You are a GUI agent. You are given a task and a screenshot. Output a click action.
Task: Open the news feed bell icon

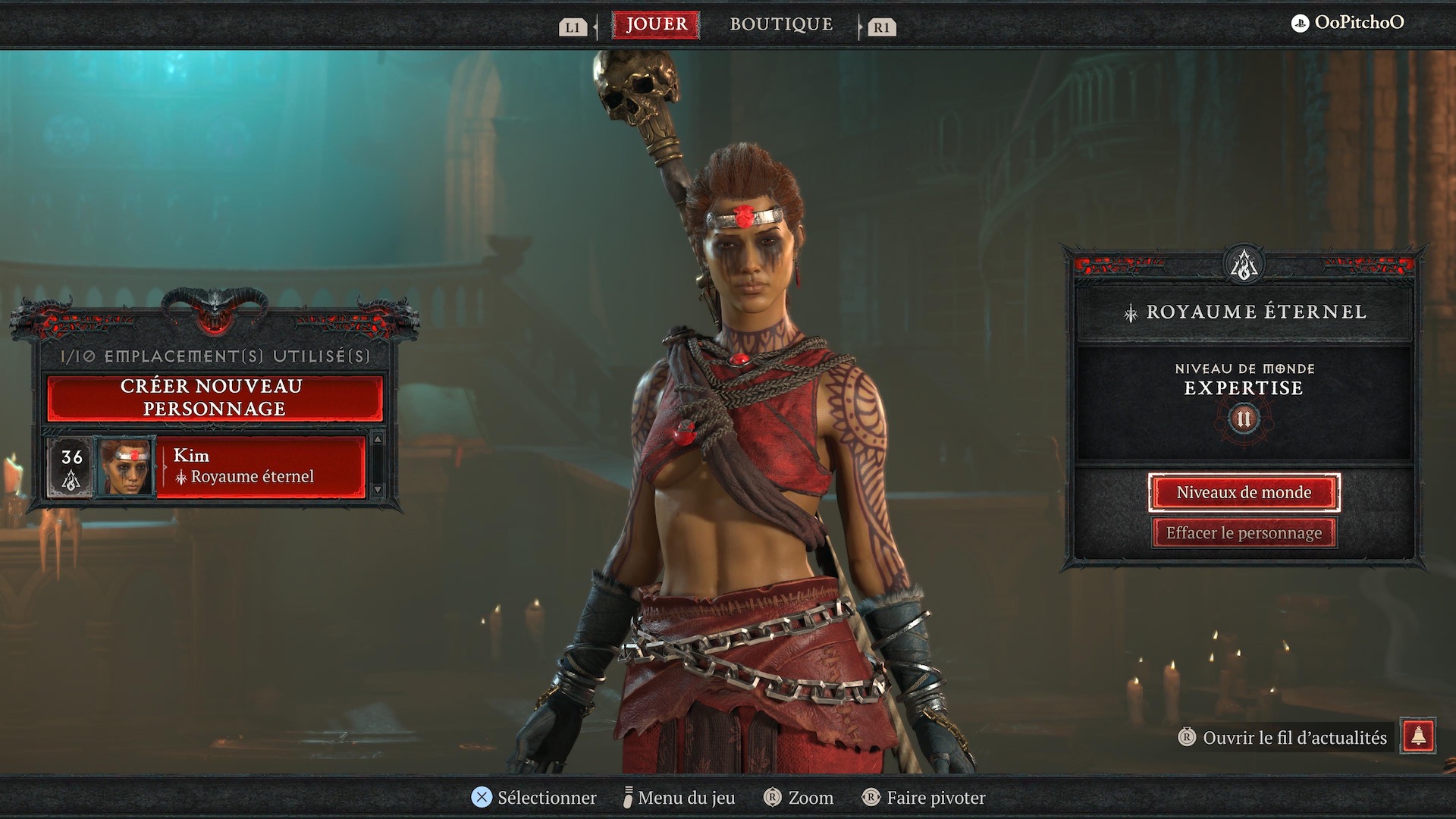tap(1418, 736)
